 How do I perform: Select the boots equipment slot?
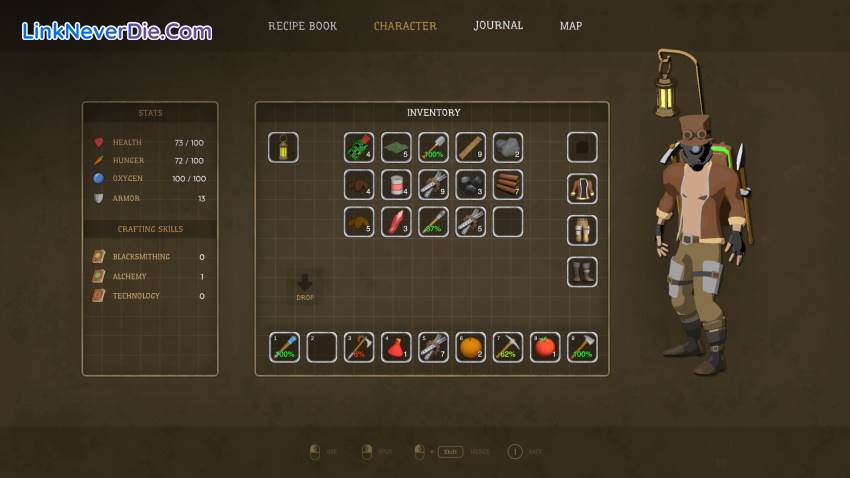pyautogui.click(x=582, y=272)
